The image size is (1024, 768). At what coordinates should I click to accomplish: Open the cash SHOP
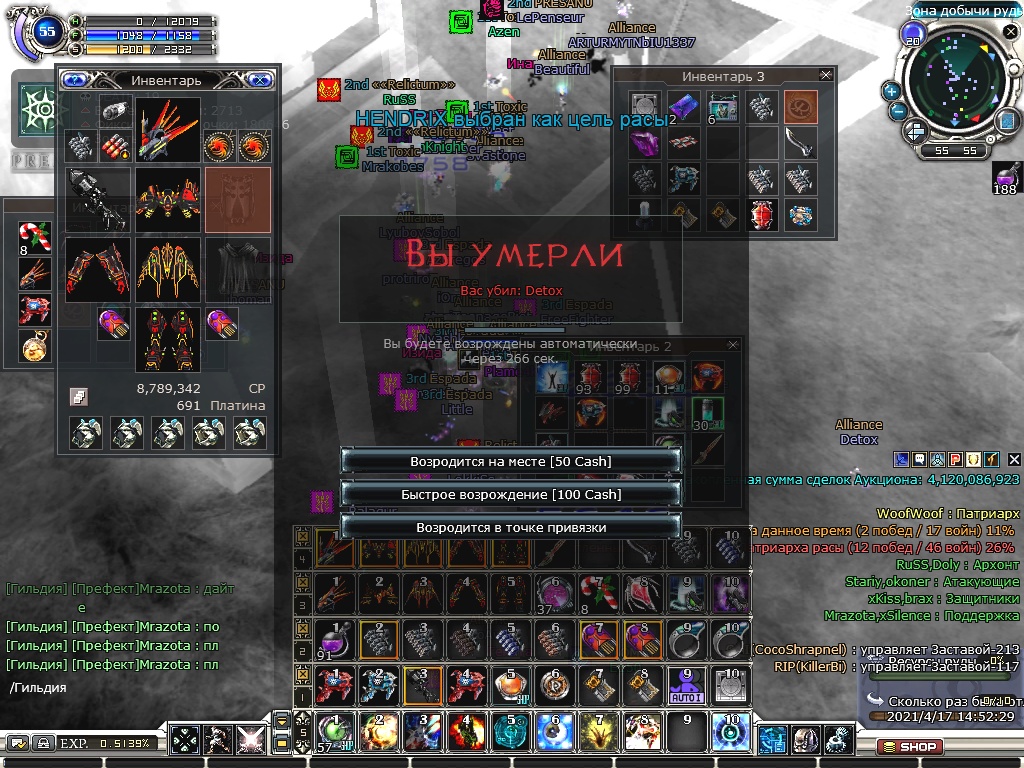pyautogui.click(x=908, y=746)
